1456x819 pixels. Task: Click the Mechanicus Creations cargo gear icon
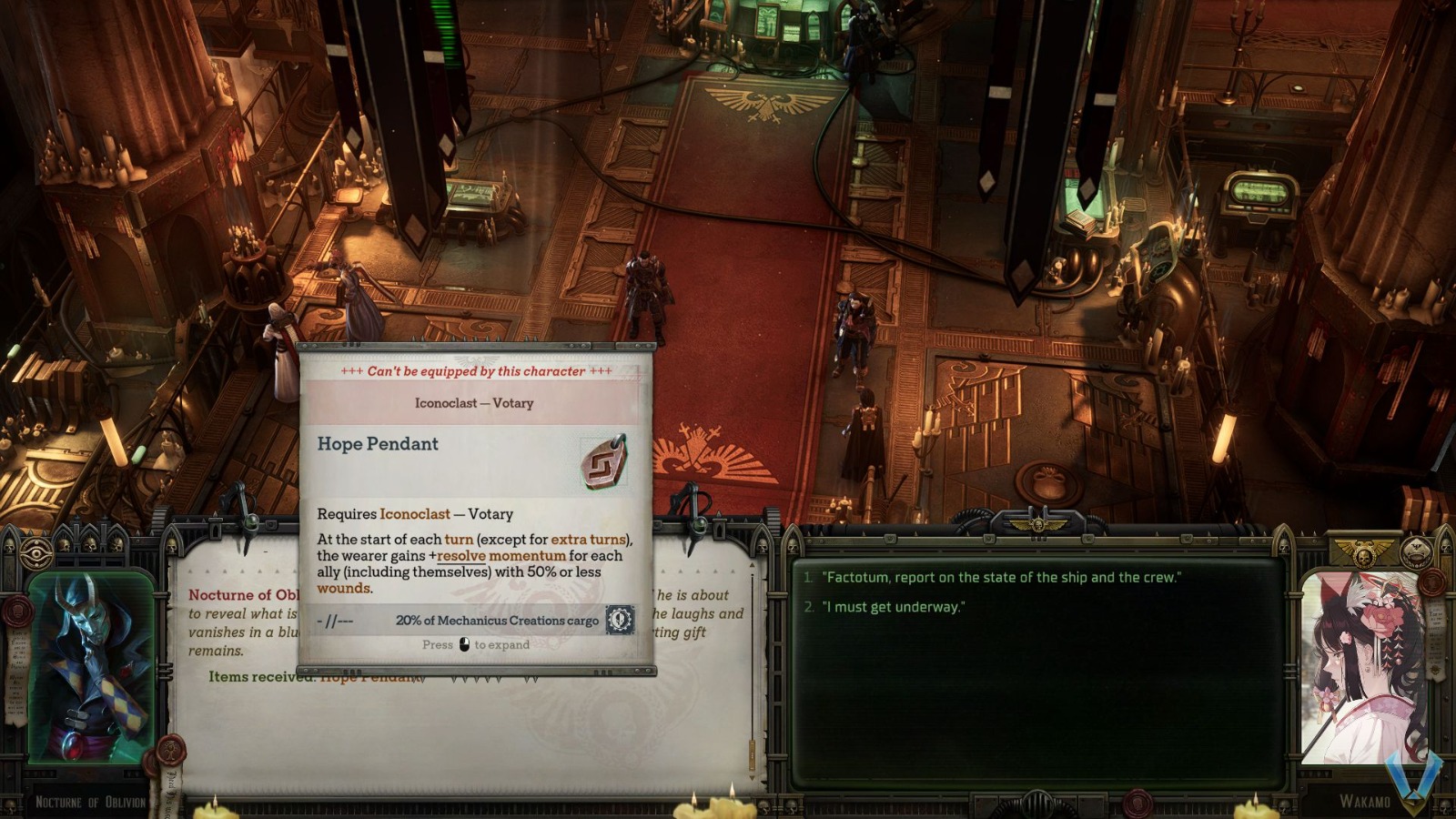pos(618,622)
